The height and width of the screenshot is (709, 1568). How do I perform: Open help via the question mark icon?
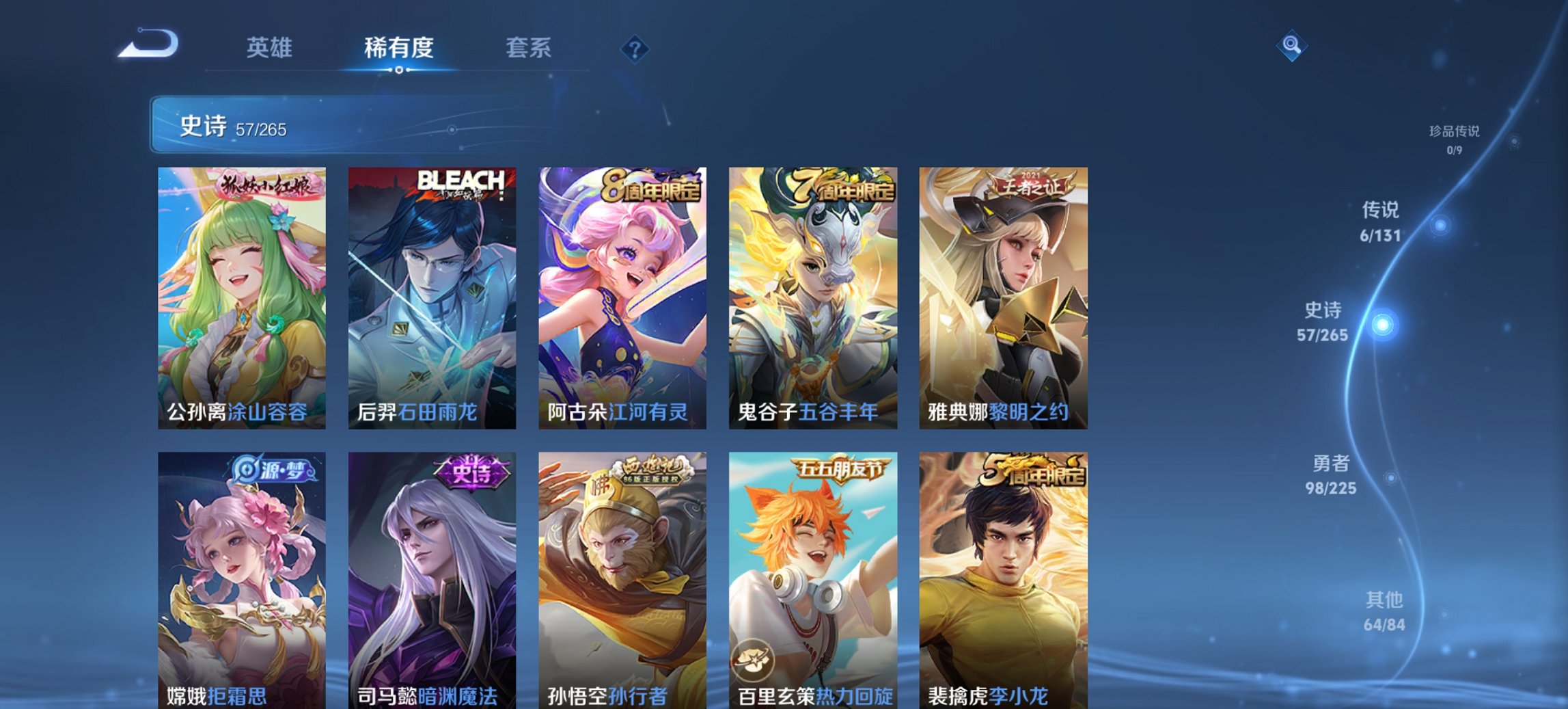pyautogui.click(x=635, y=48)
